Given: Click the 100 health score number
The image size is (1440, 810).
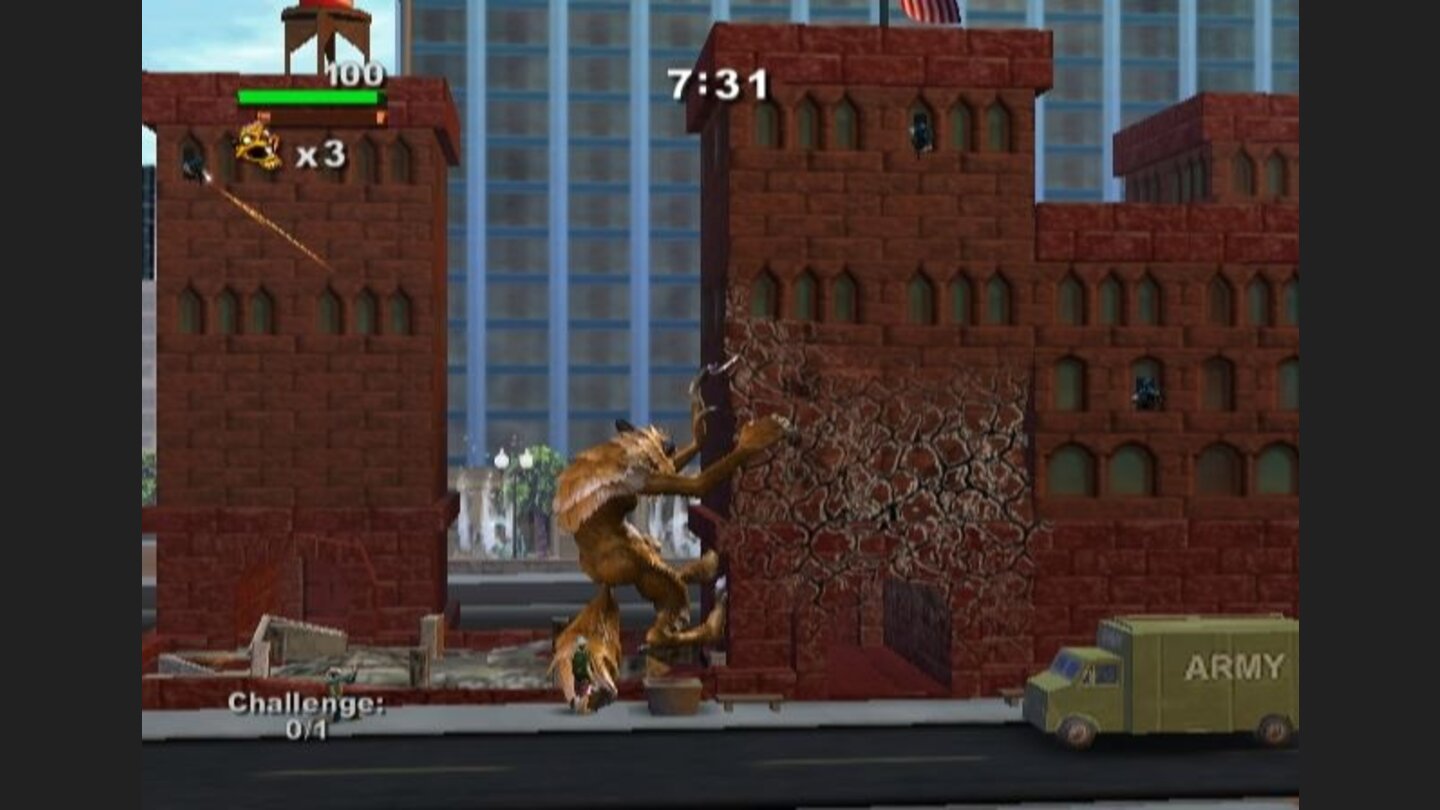Looking at the screenshot, I should pos(355,73).
